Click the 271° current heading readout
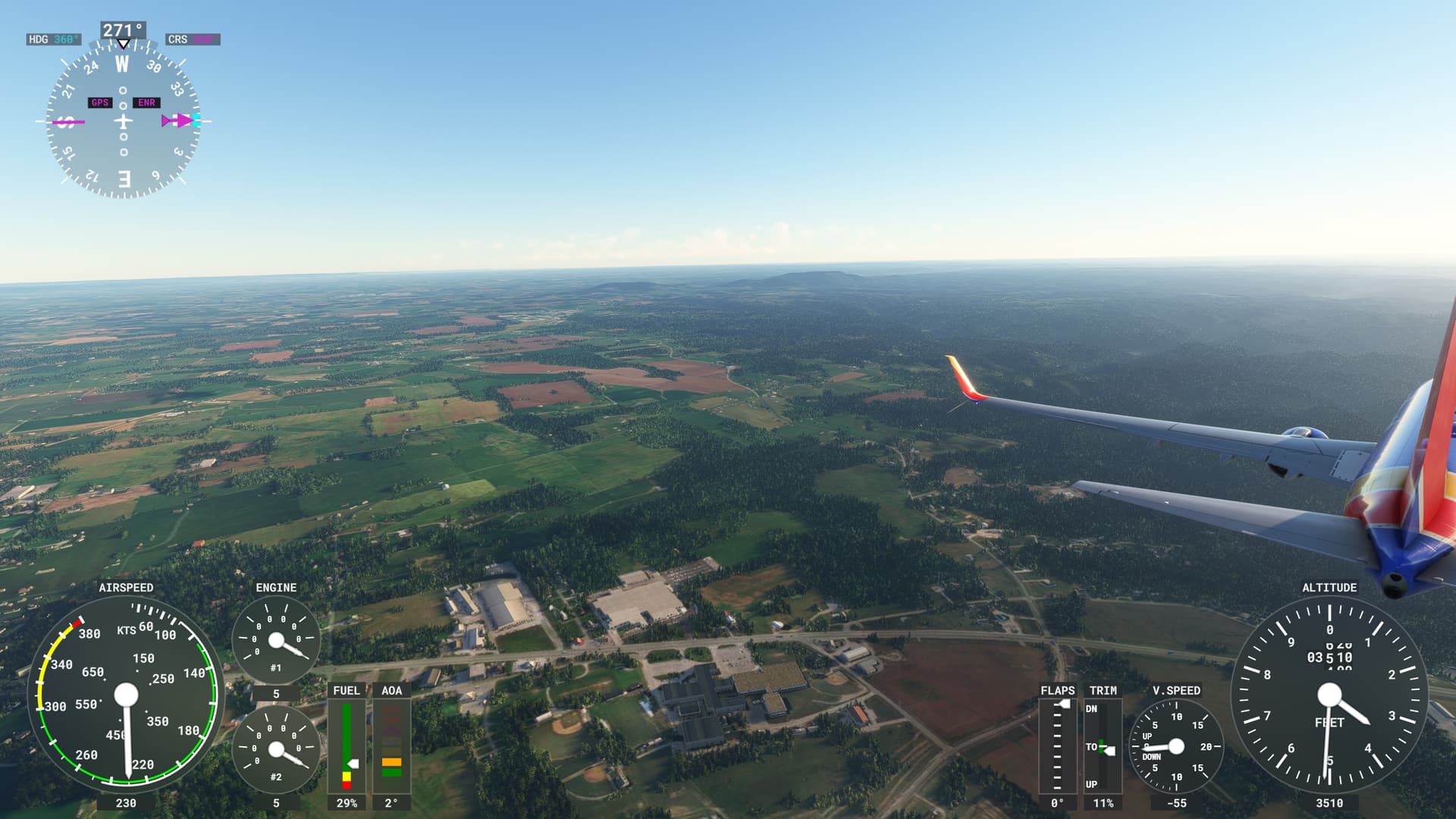Screen dimensions: 1456x819 tap(121, 30)
